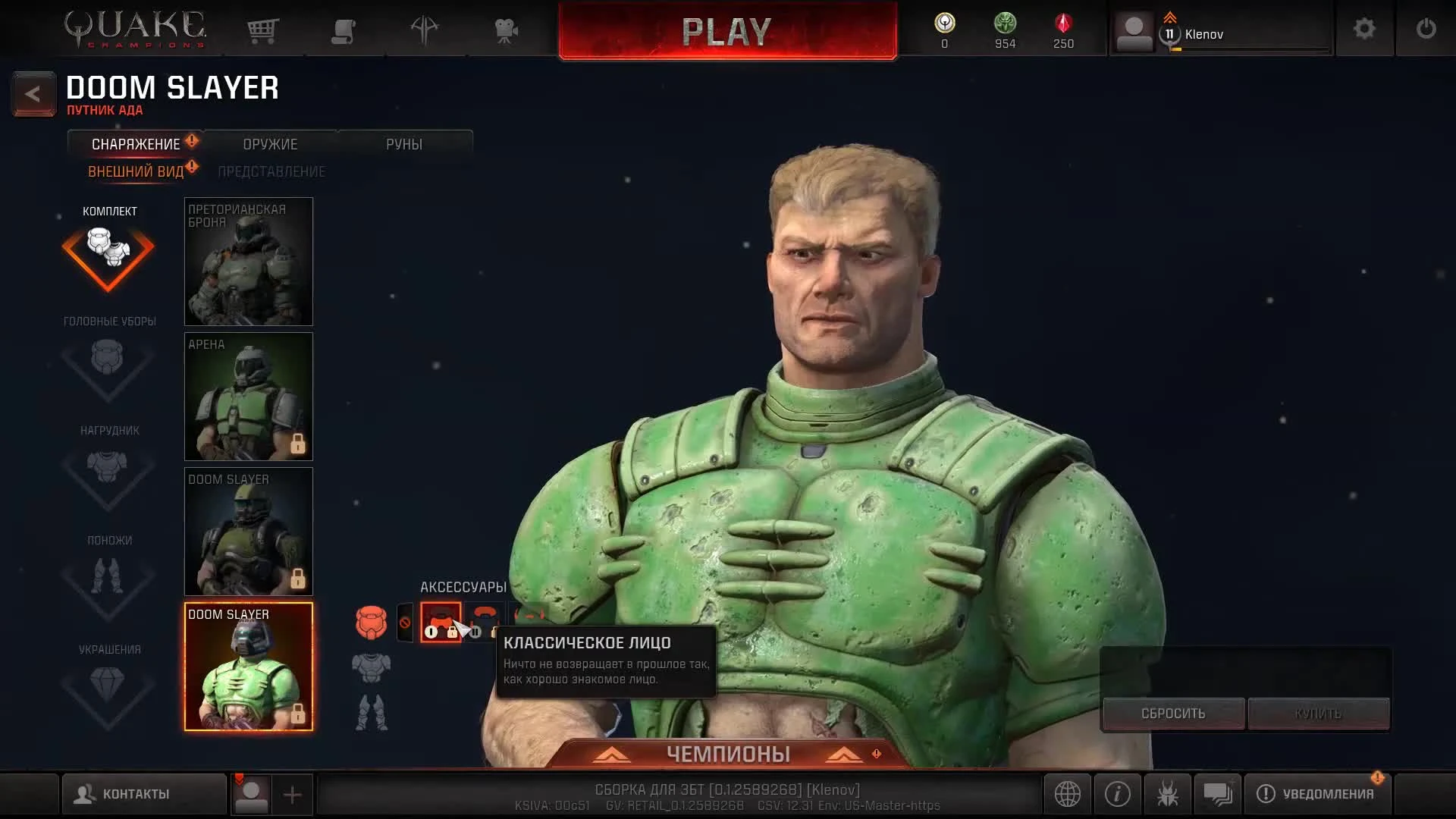Open the language globe icon
The height and width of the screenshot is (819, 1456).
coord(1068,794)
